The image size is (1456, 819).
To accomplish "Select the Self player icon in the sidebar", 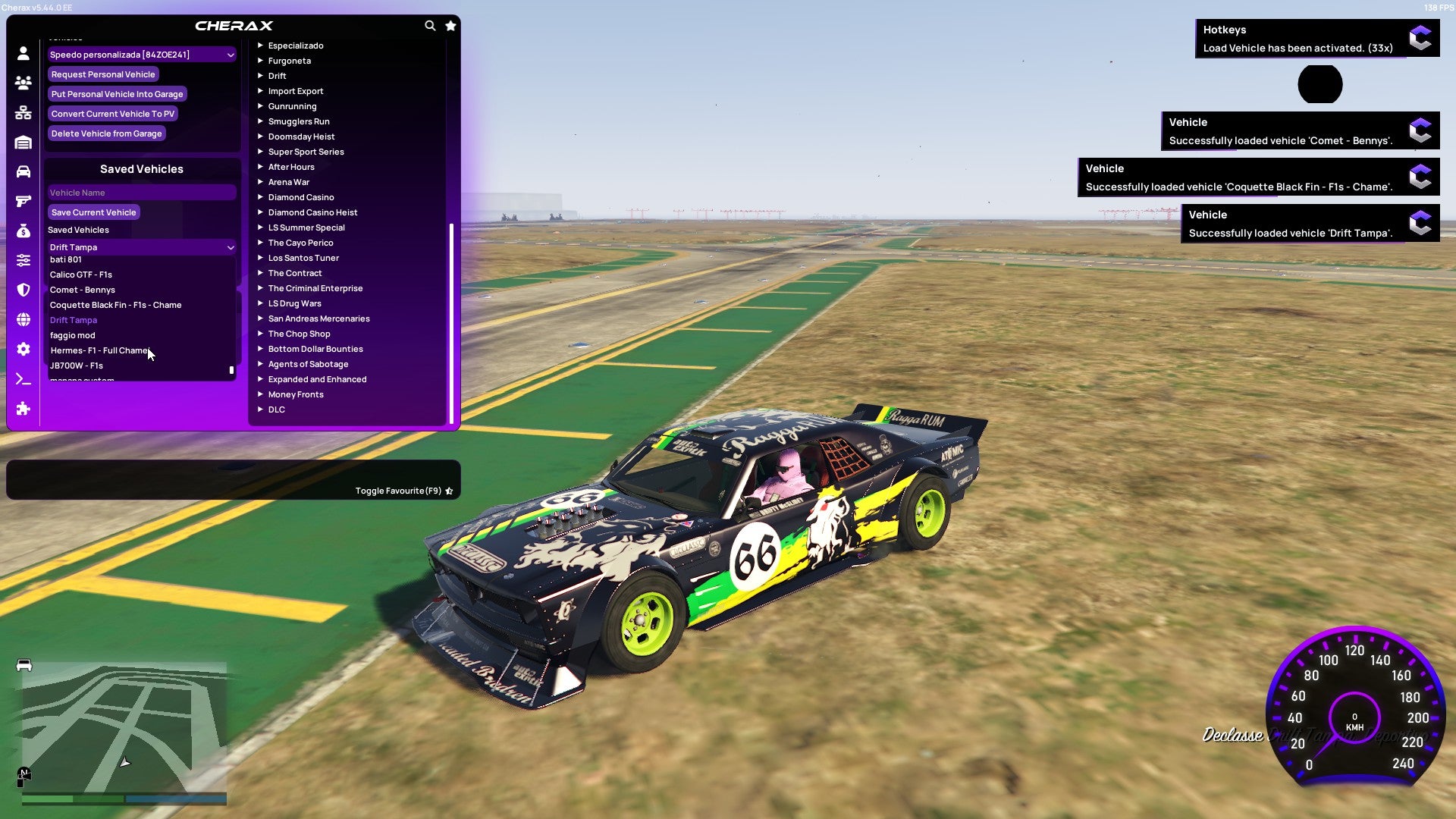I will (23, 53).
